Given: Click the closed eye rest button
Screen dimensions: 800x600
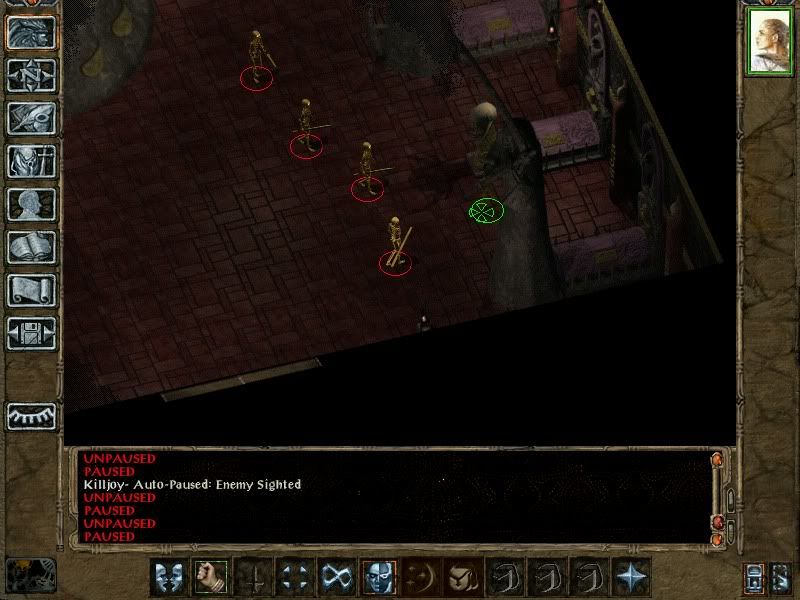Looking at the screenshot, I should [x=31, y=416].
